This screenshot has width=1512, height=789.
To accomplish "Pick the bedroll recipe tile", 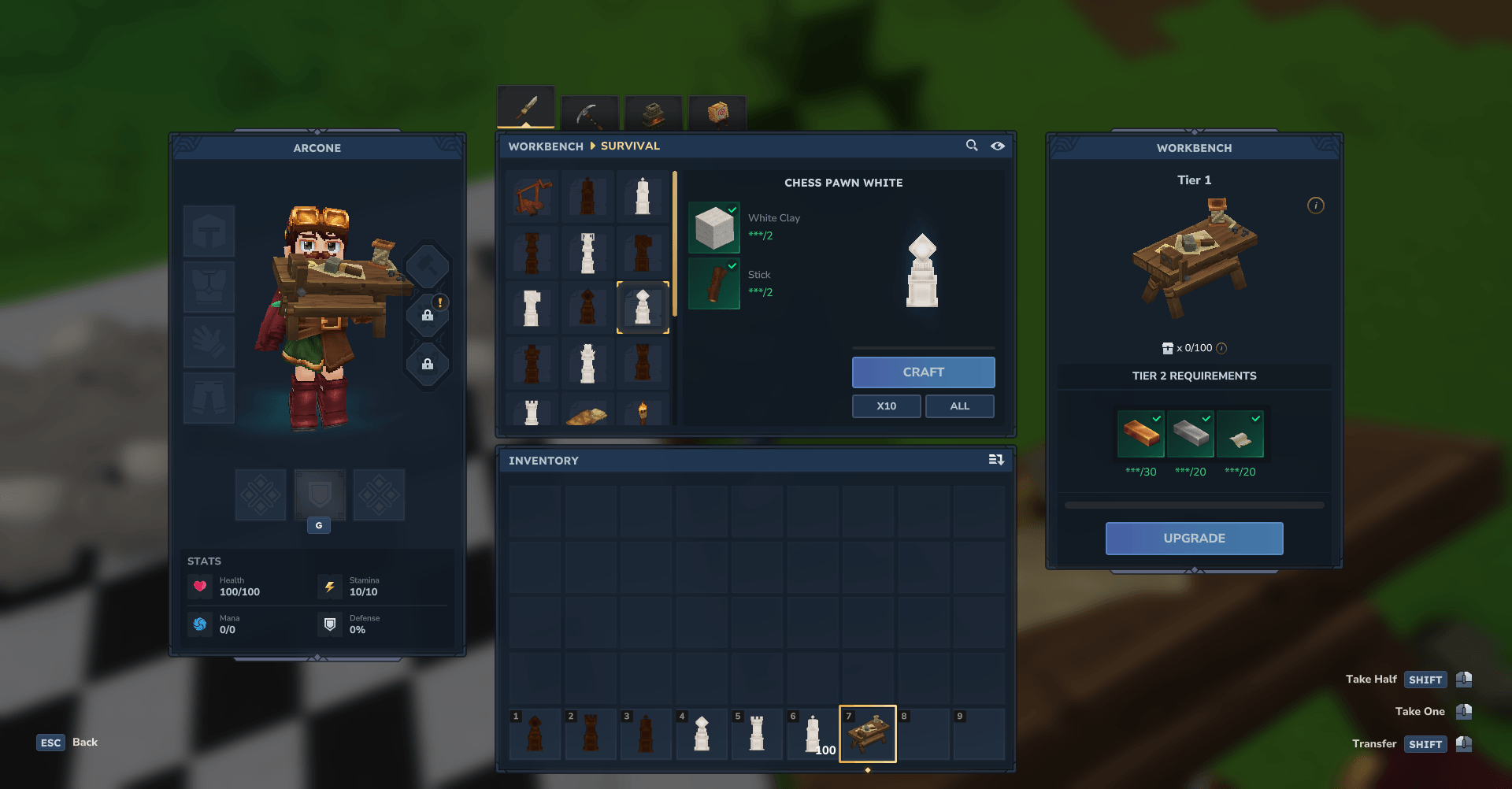I will [587, 414].
